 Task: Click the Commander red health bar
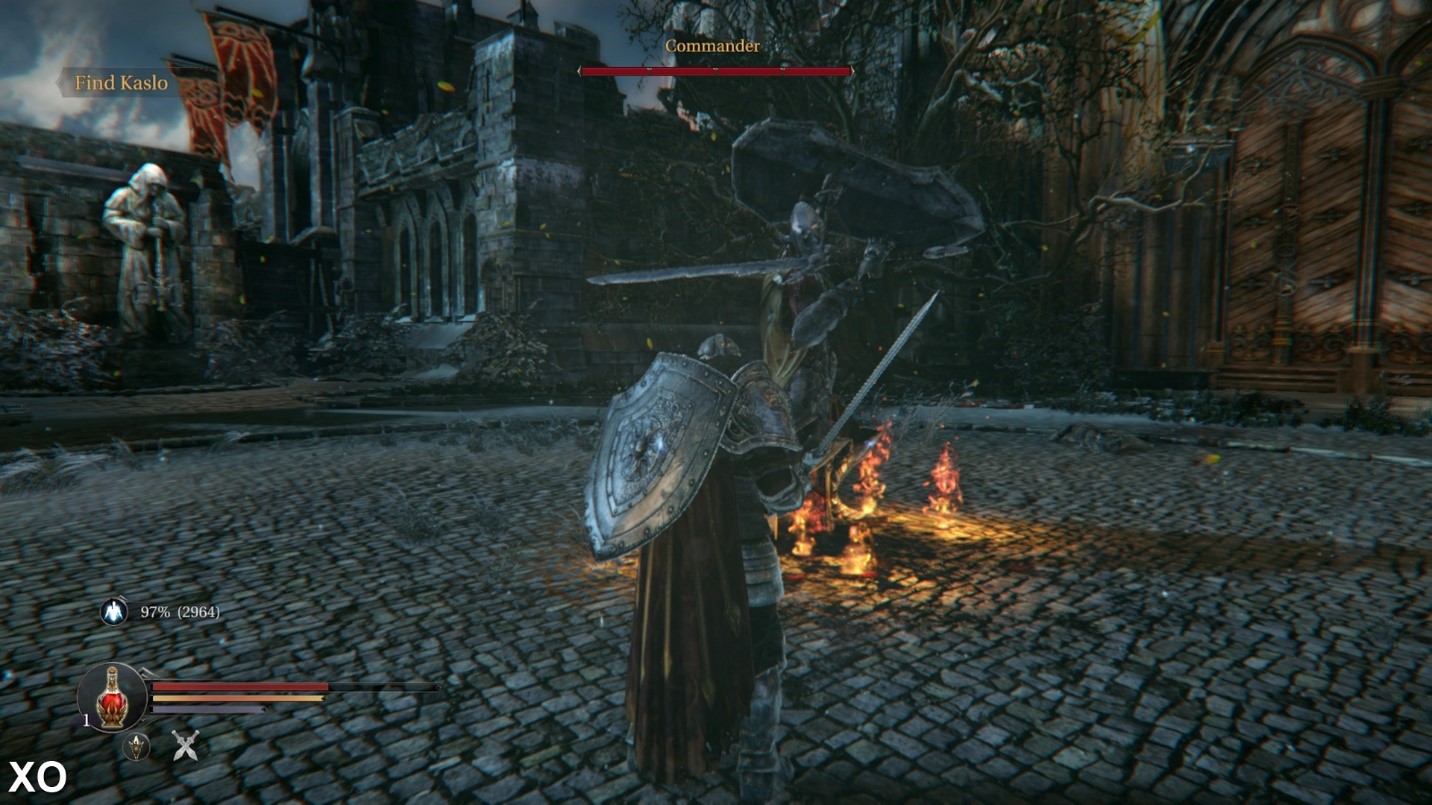pyautogui.click(x=714, y=70)
